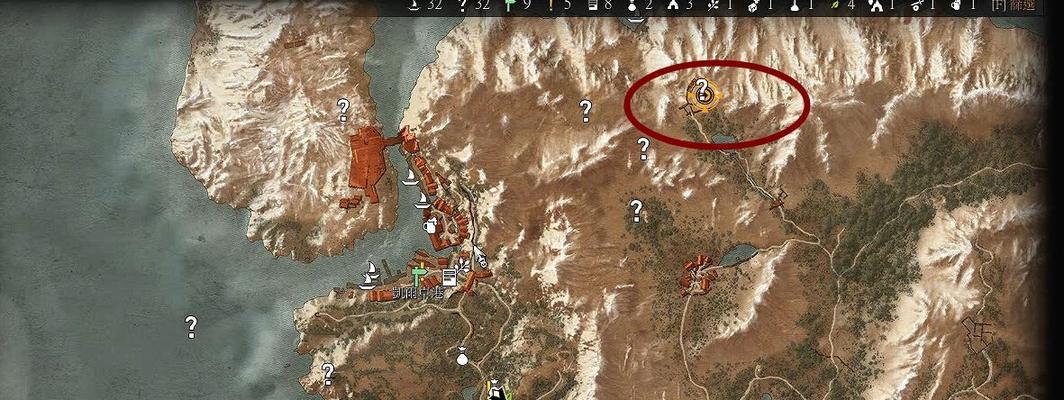The image size is (1064, 400).
Task: Choose the white mug tavern marker
Action: coord(431,226)
